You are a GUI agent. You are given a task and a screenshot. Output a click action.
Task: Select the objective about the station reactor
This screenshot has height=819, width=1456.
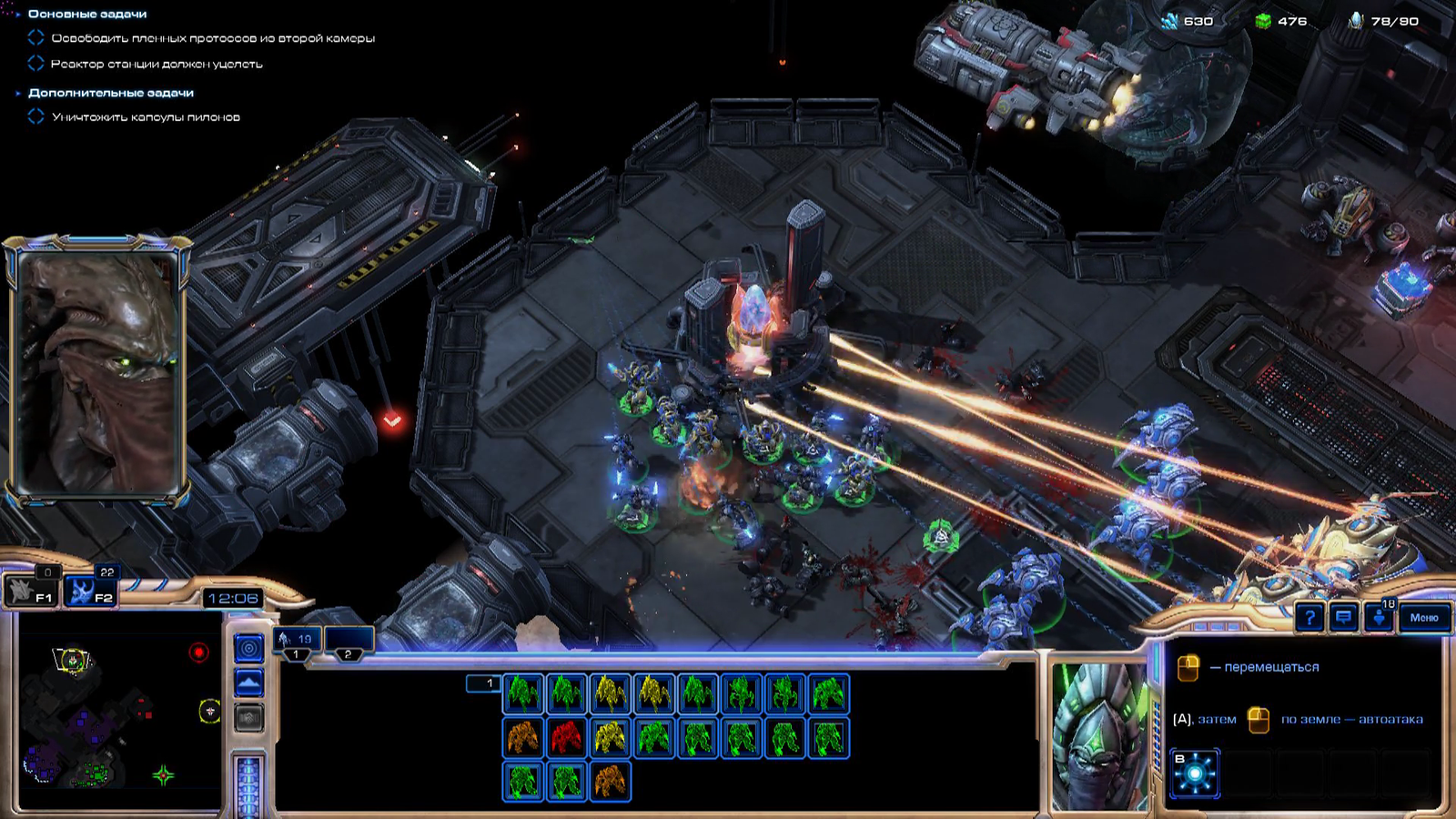tap(157, 64)
